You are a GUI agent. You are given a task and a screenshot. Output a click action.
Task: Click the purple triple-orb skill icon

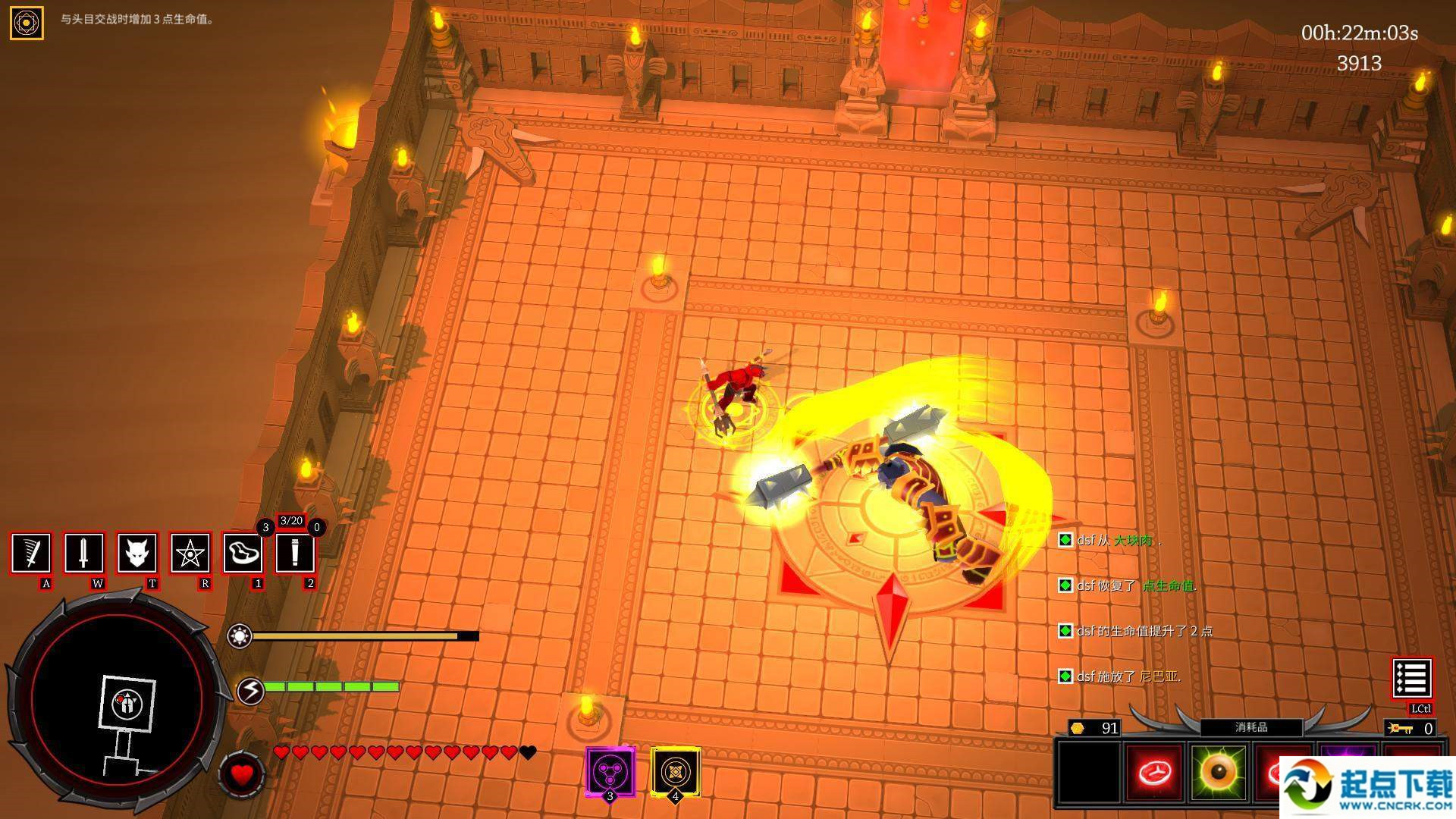click(x=610, y=772)
